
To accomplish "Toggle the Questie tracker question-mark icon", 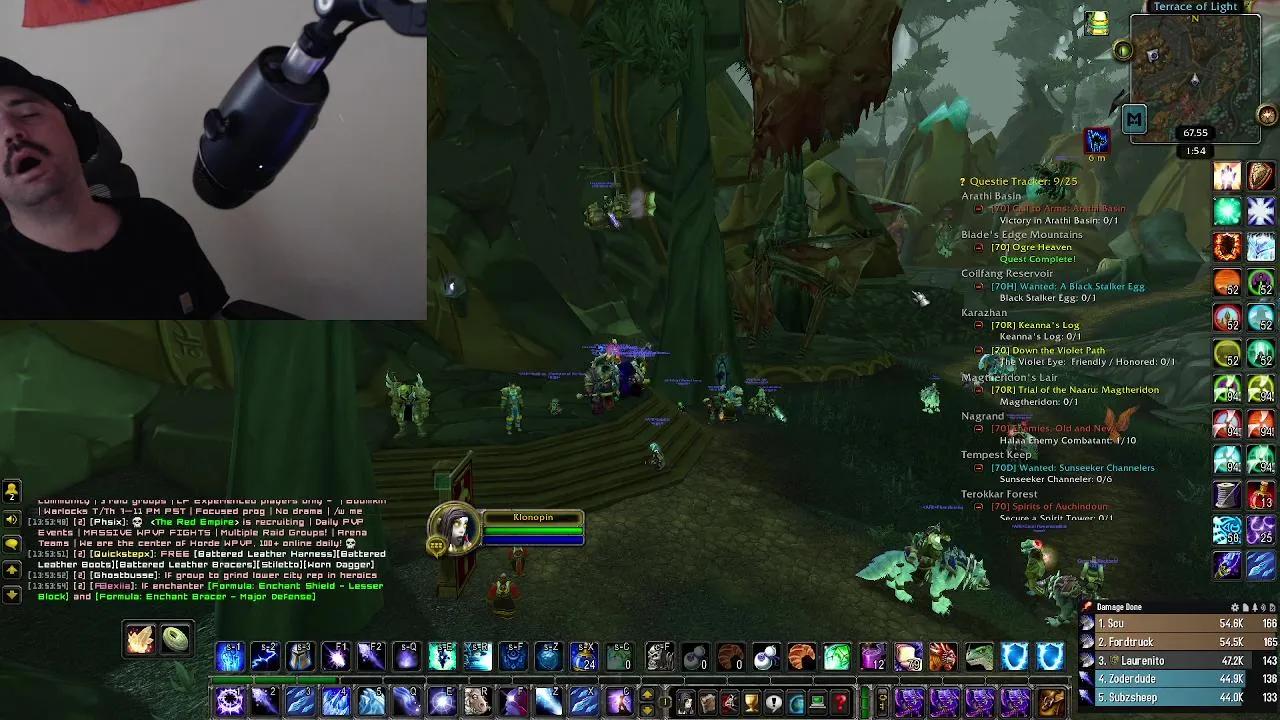I will pyautogui.click(x=962, y=182).
